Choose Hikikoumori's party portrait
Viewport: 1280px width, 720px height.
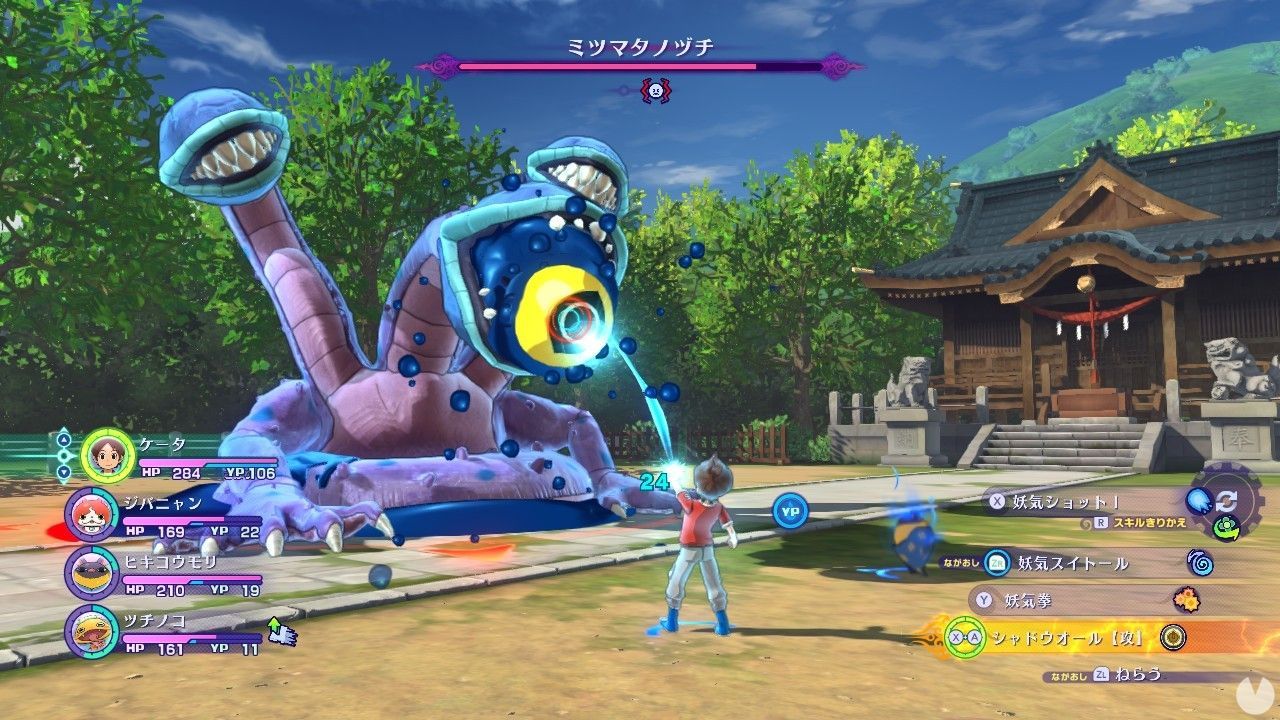(91, 573)
